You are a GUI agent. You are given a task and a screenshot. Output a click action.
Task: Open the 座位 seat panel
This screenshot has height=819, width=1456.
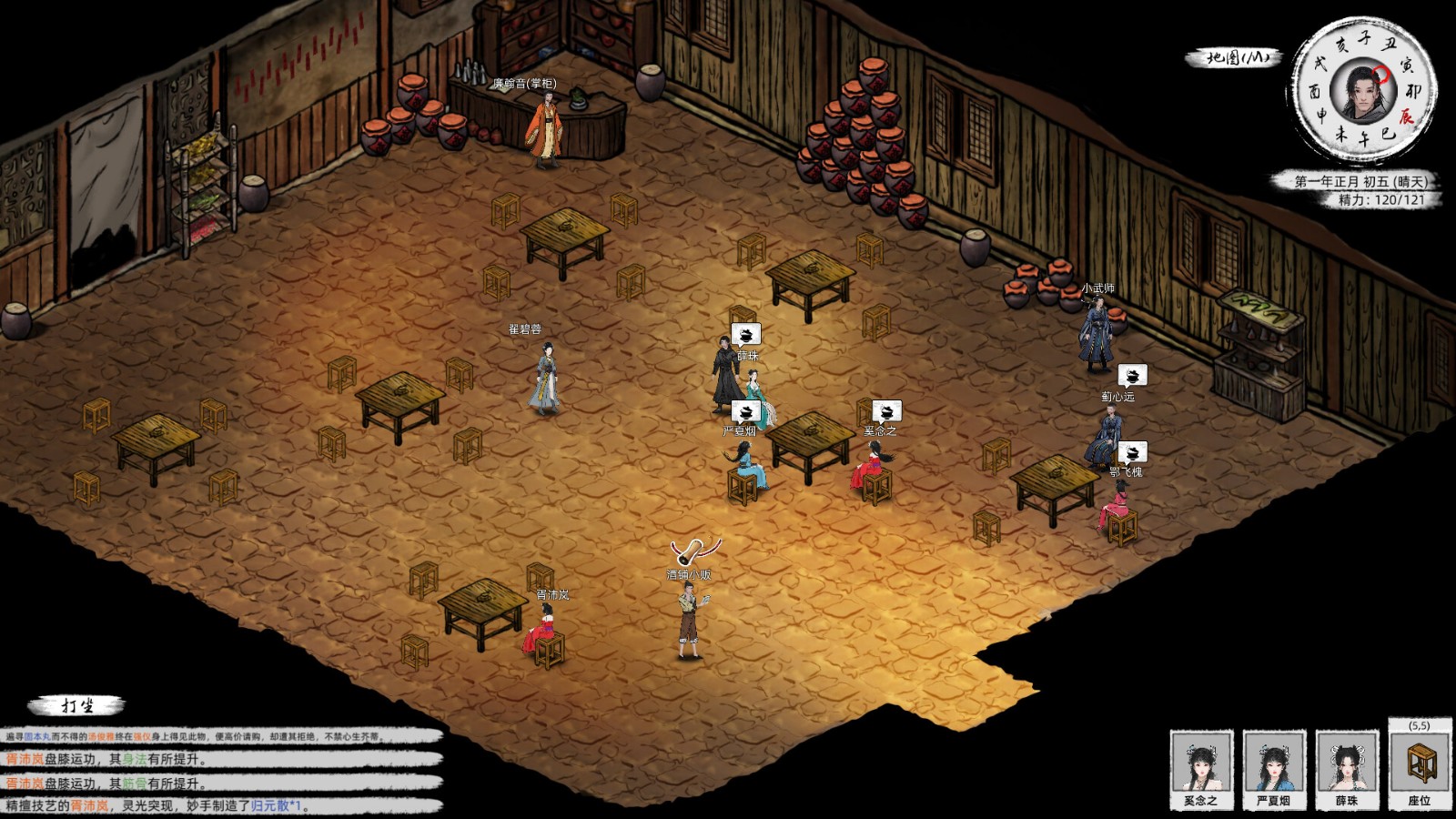coord(1420,764)
